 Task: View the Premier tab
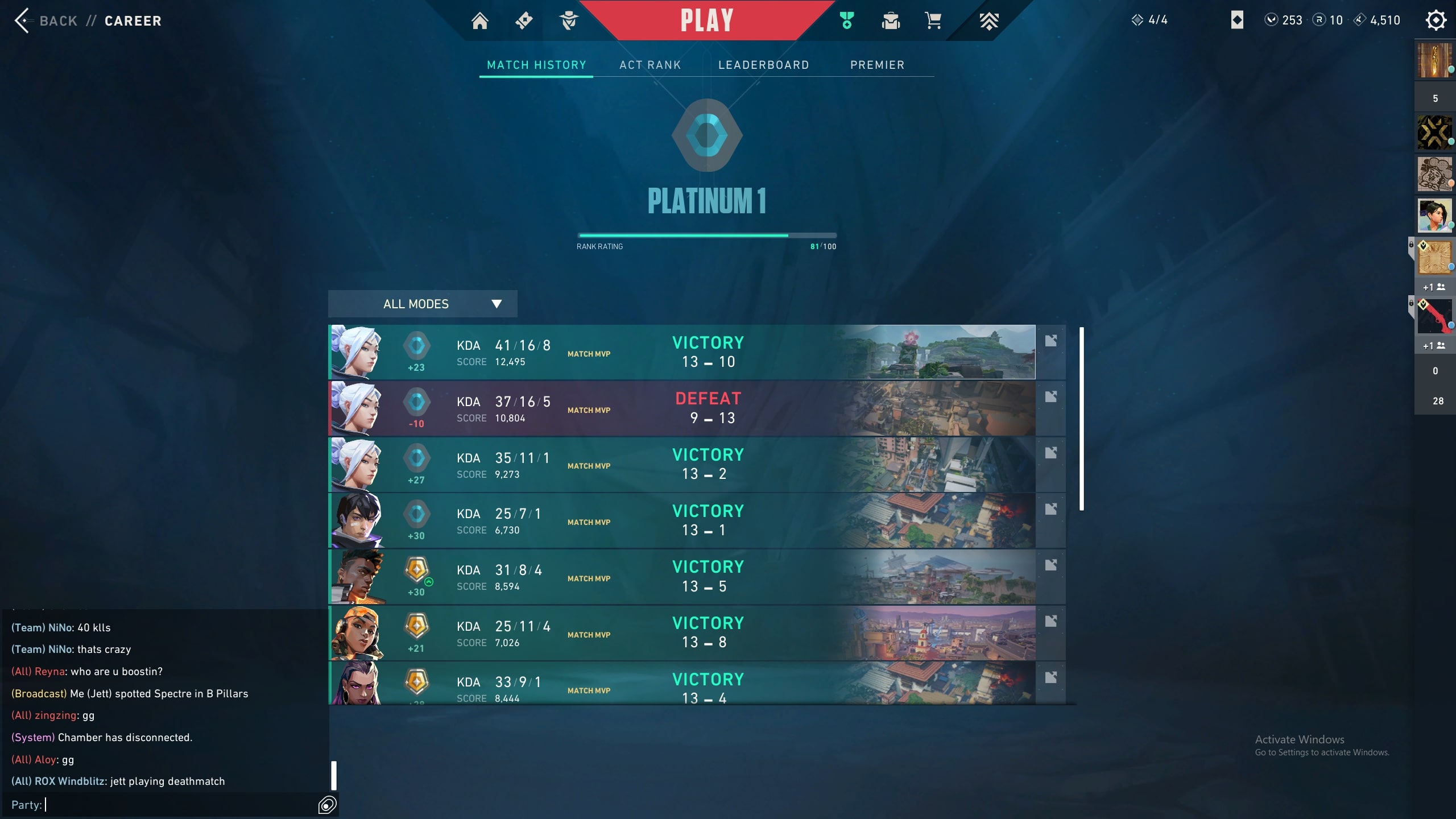tap(877, 65)
